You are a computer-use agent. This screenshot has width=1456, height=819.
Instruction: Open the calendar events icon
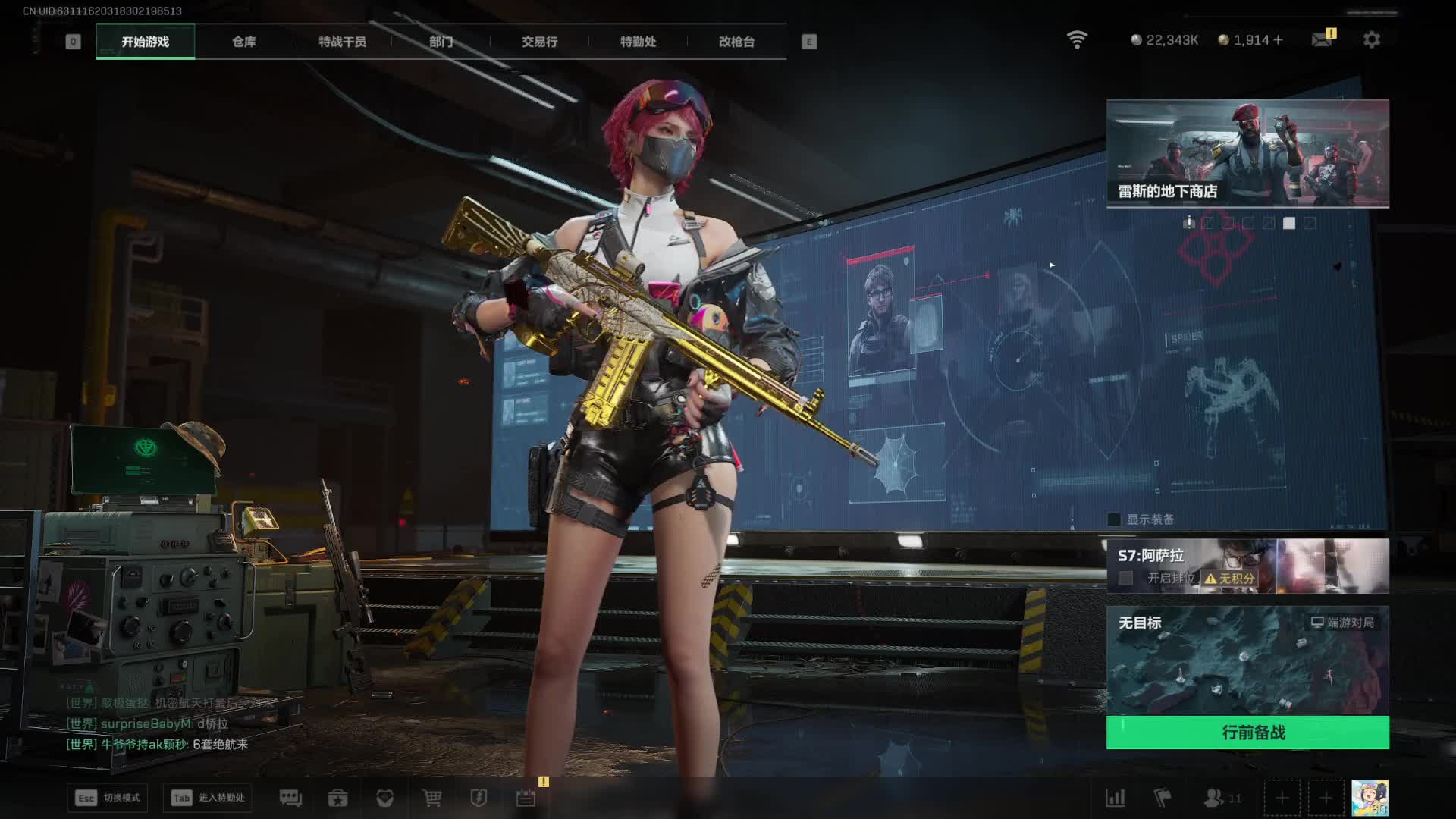click(526, 798)
